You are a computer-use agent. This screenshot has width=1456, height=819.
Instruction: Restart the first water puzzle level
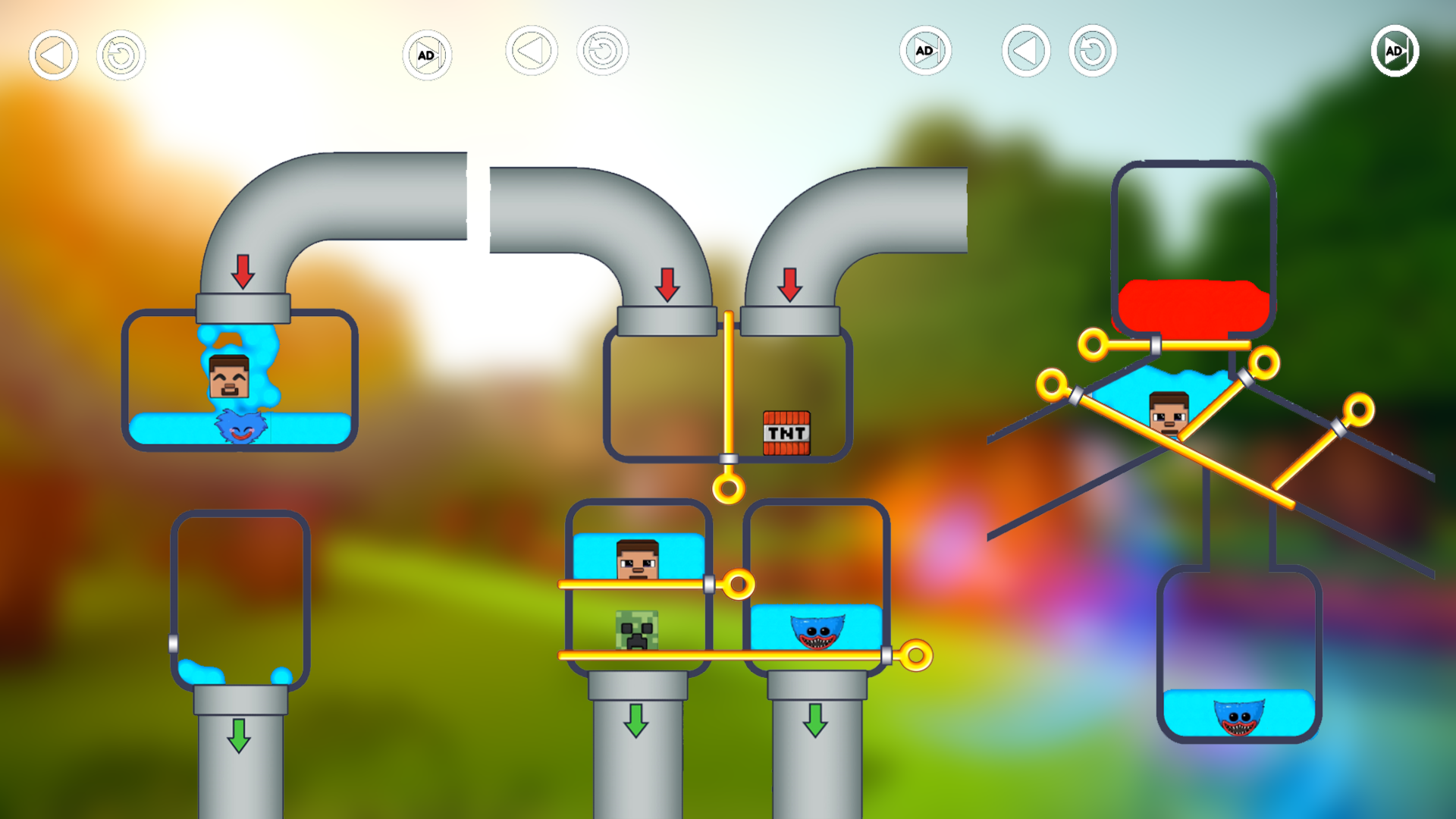[119, 55]
